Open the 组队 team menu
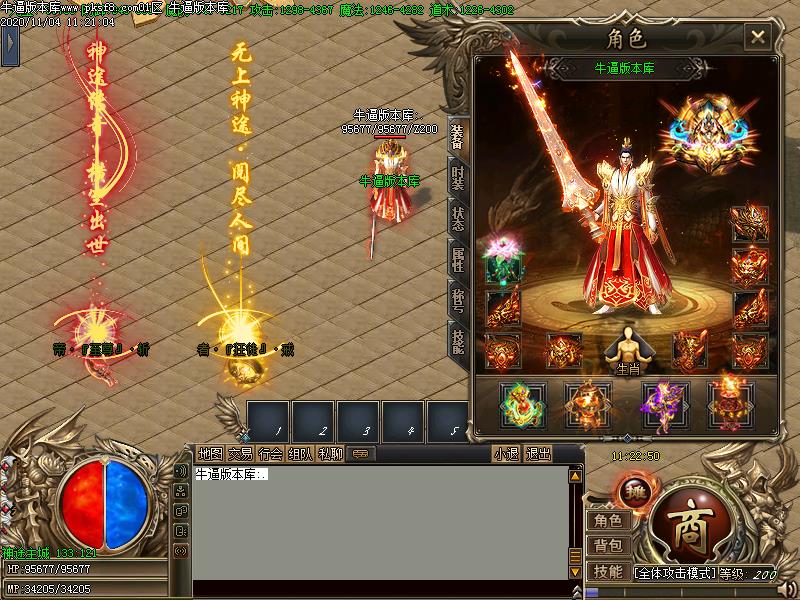This screenshot has height=600, width=800. tap(300, 454)
